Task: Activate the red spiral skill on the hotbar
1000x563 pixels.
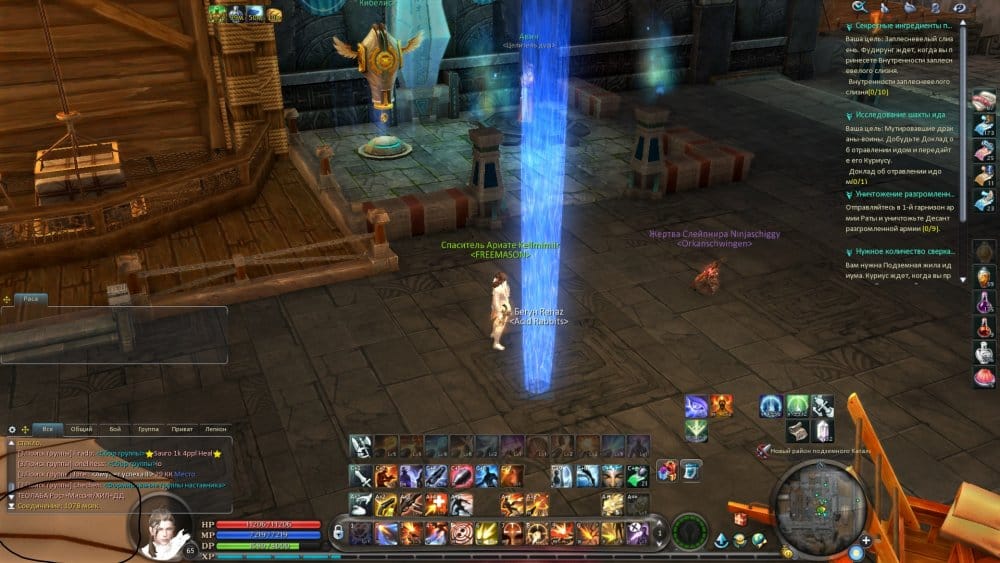Action: (x=461, y=532)
